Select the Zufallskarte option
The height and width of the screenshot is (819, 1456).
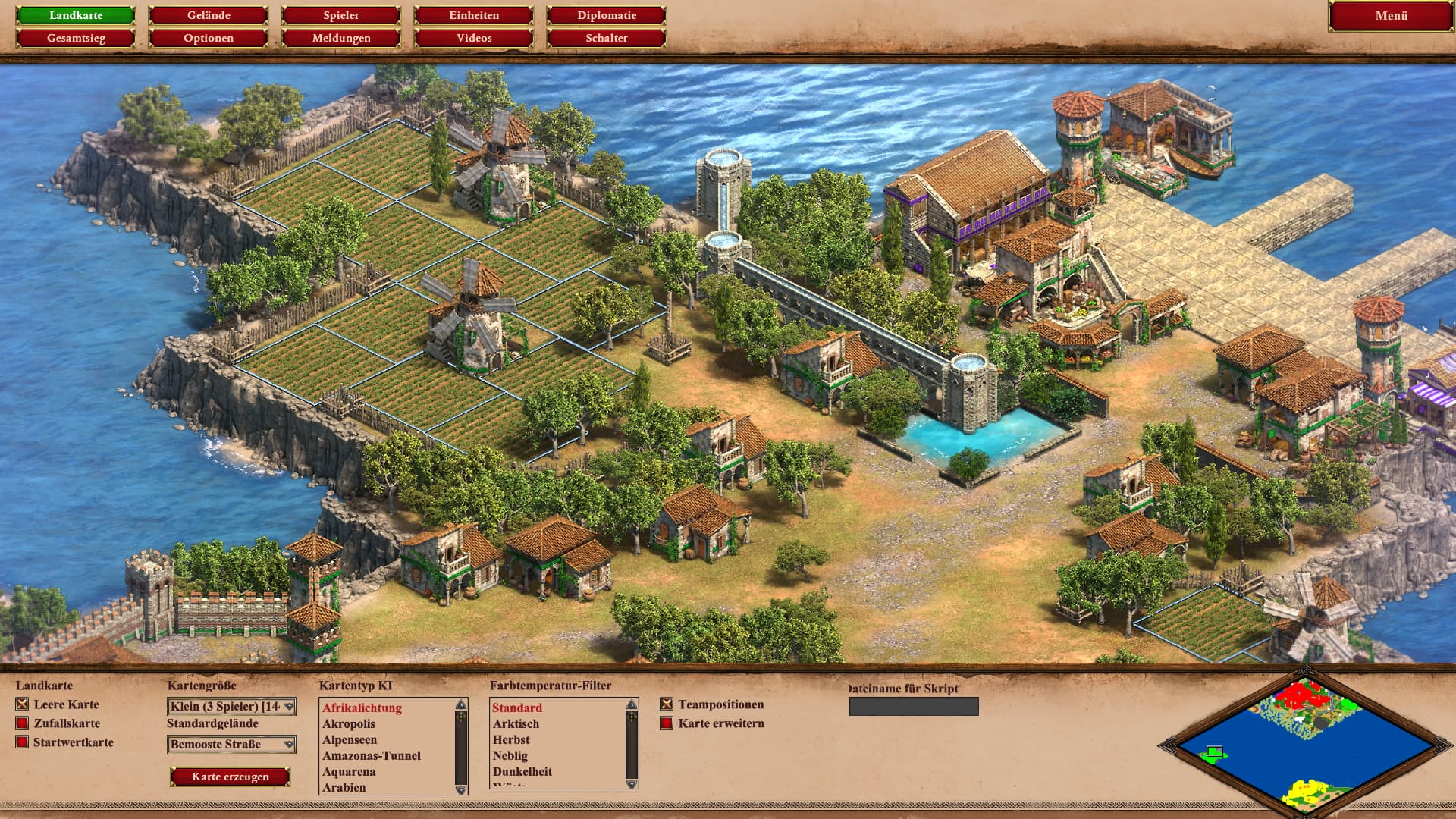pyautogui.click(x=23, y=723)
